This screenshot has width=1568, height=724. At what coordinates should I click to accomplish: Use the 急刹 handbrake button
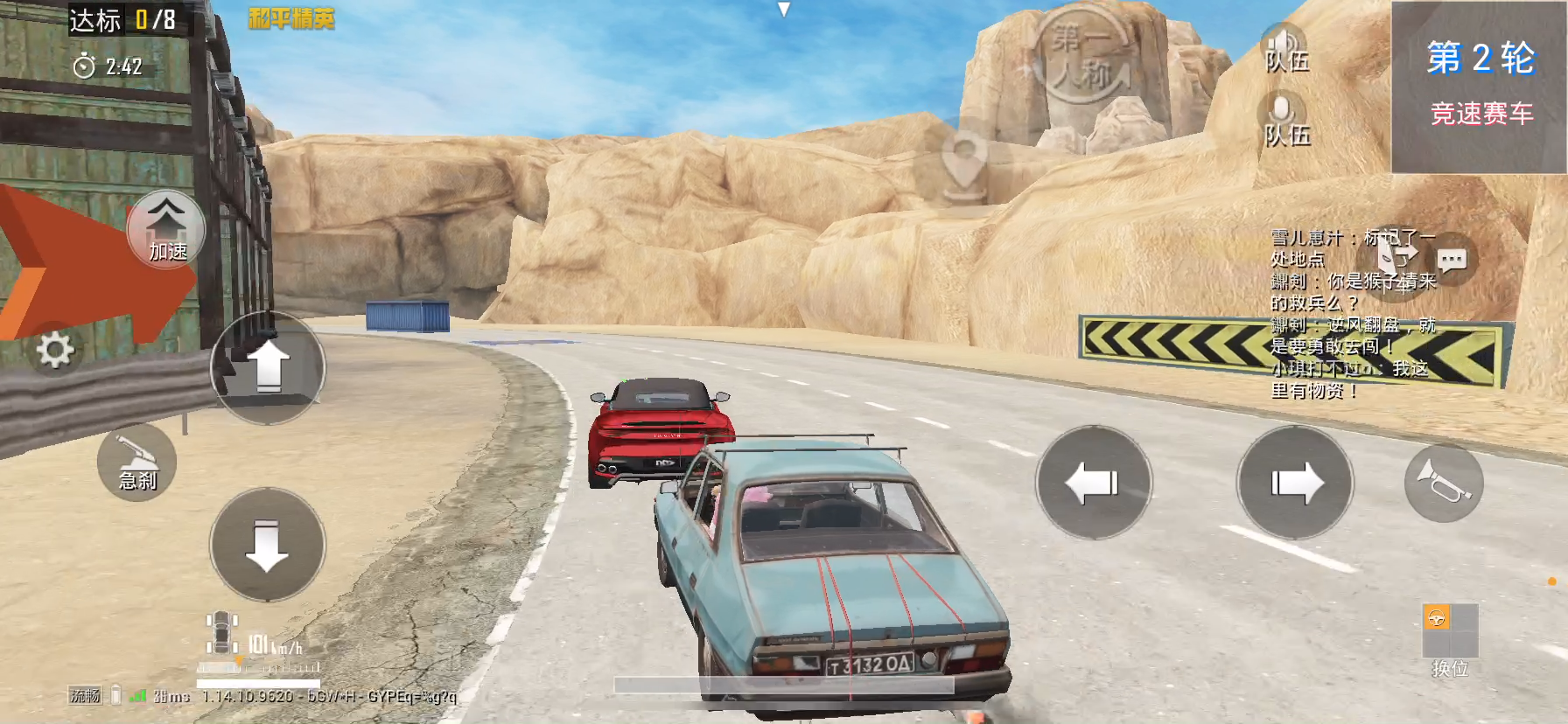136,462
